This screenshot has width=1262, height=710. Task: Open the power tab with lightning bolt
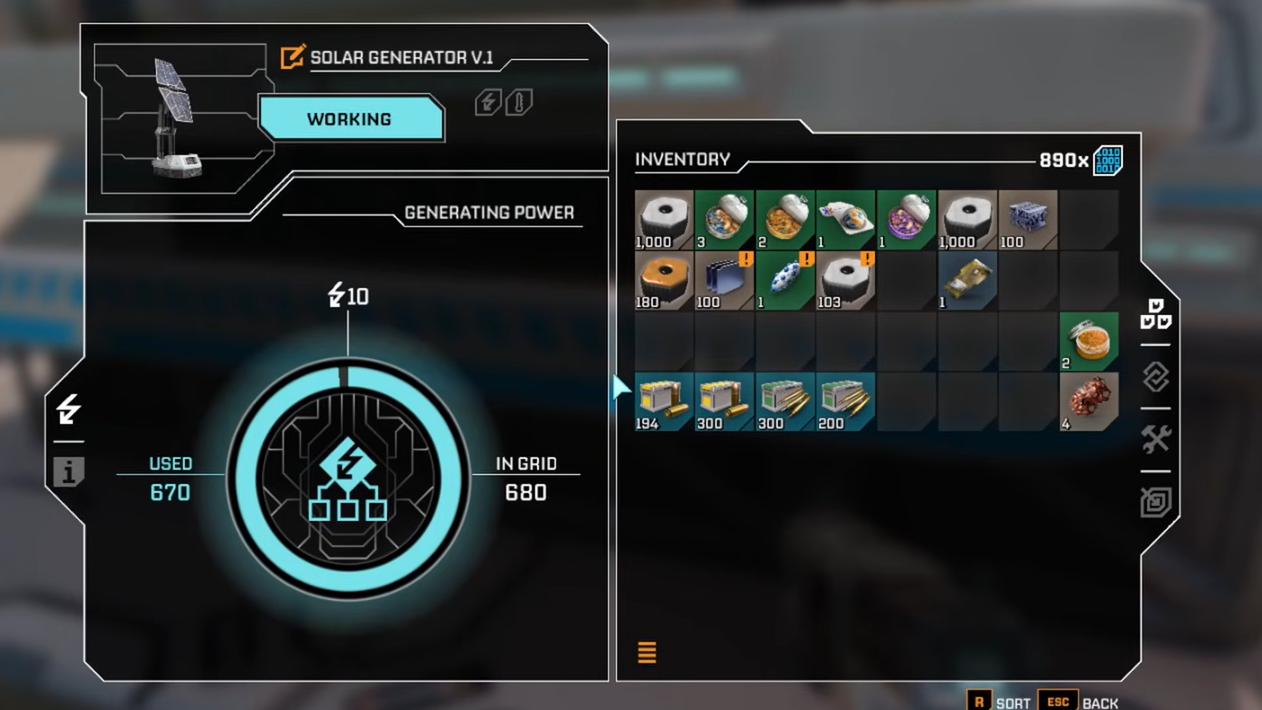tap(68, 409)
